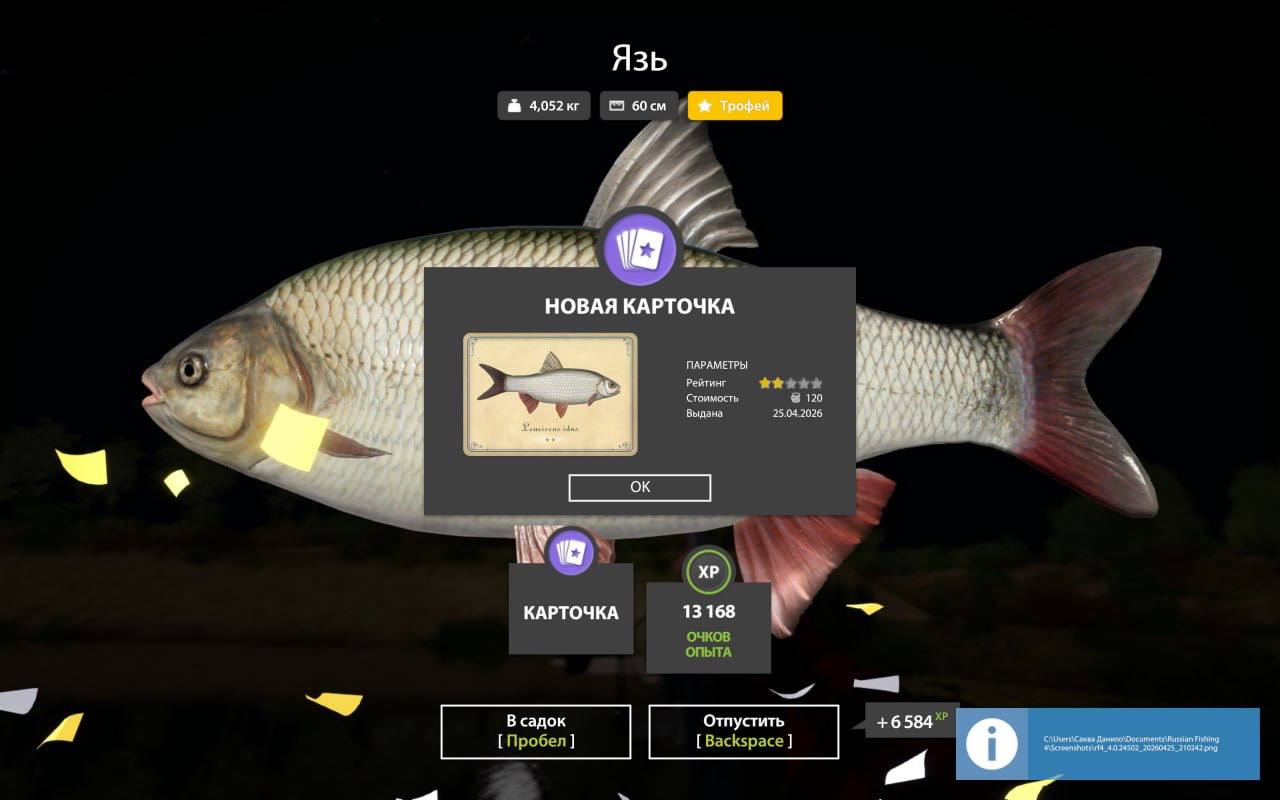
Task: Click Отпустить to release the fish
Action: pos(744,731)
